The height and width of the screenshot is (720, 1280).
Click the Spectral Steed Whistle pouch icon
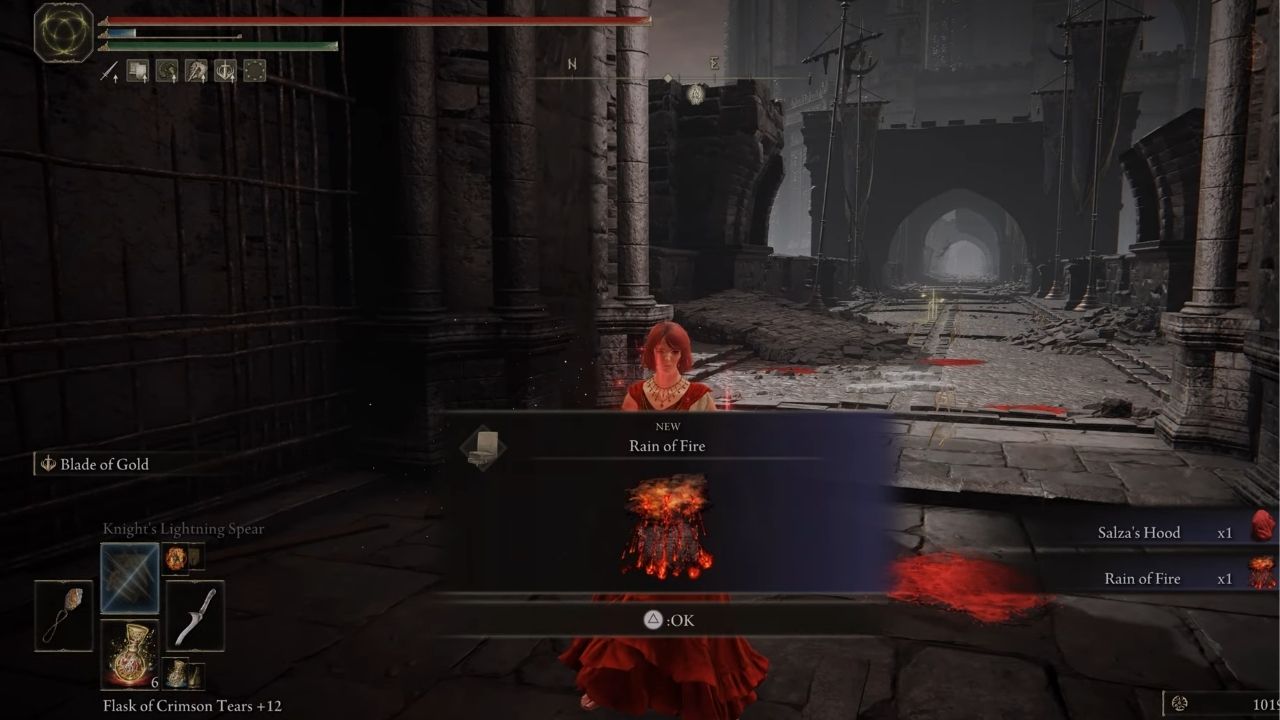coord(196,71)
